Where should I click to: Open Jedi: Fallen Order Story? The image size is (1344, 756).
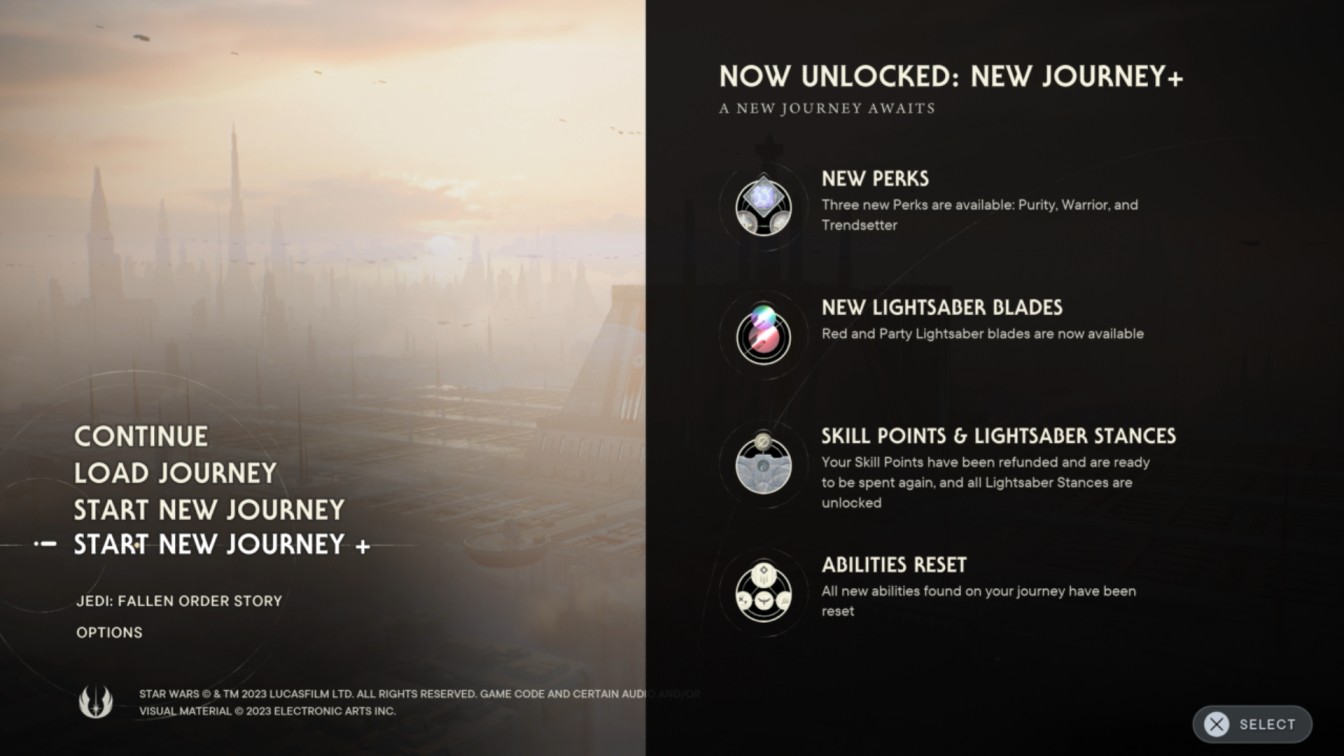click(178, 601)
